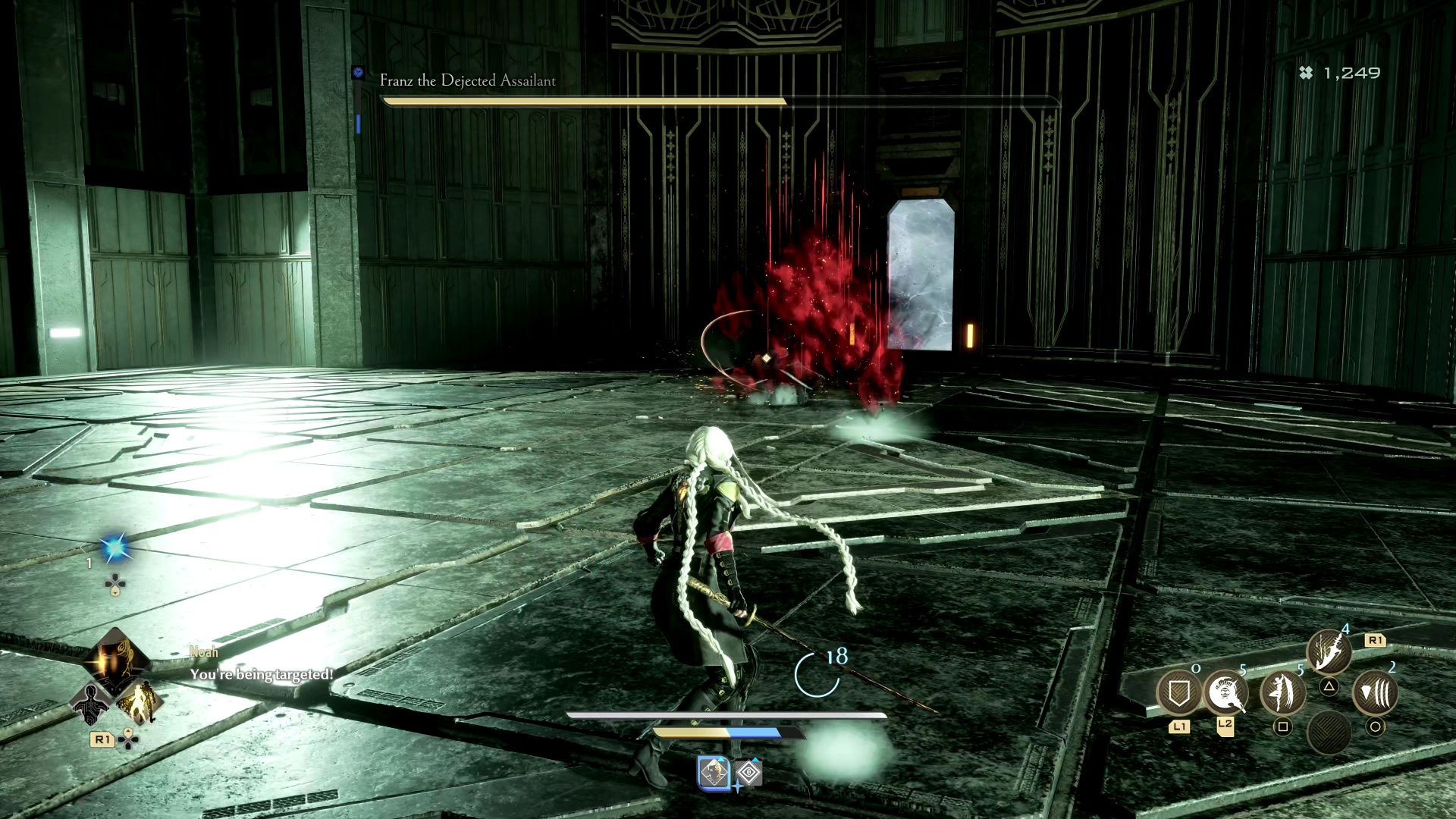Select the blue-framed character card above the sword icon
Viewport: 1456px width, 819px height.
coord(714,772)
